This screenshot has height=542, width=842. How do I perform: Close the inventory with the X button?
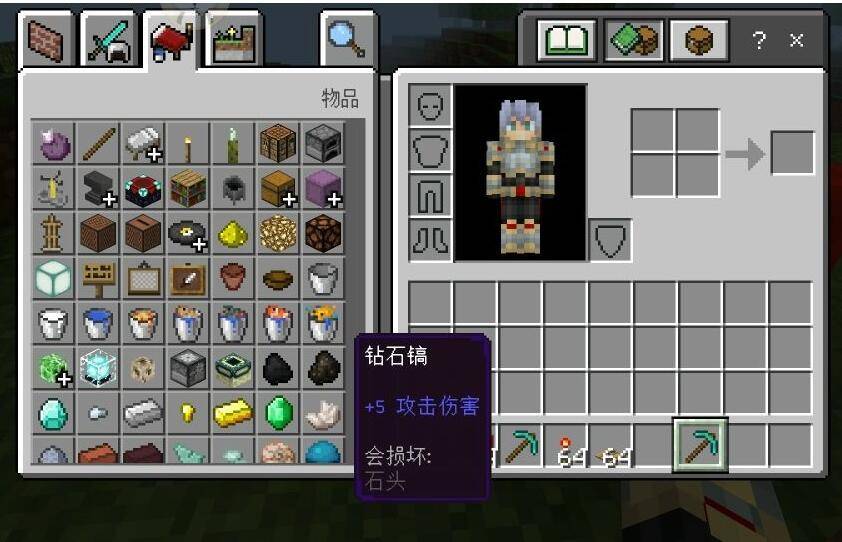pos(796,41)
